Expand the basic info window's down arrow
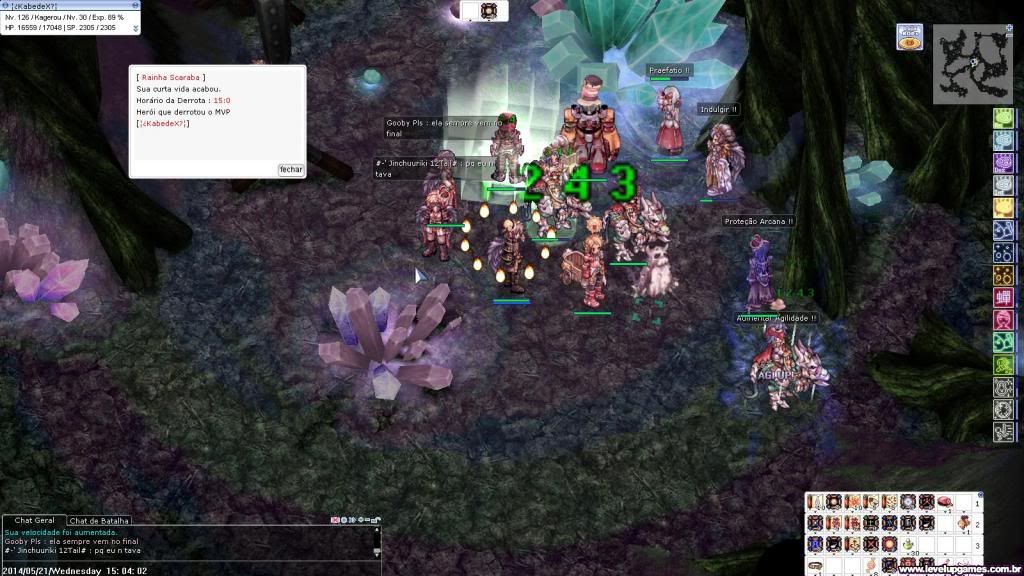 coord(136,29)
